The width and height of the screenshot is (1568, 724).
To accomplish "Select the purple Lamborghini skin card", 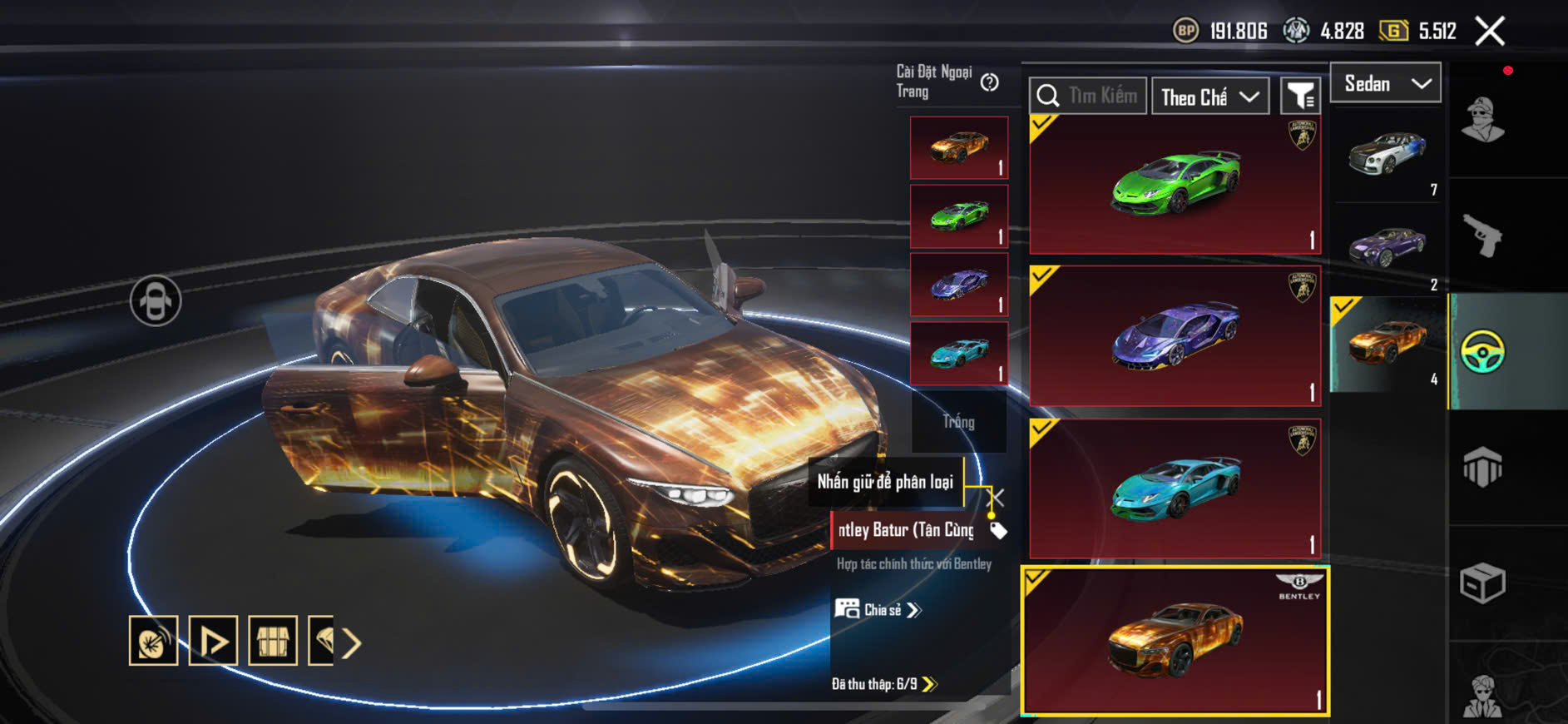I will pyautogui.click(x=1175, y=336).
